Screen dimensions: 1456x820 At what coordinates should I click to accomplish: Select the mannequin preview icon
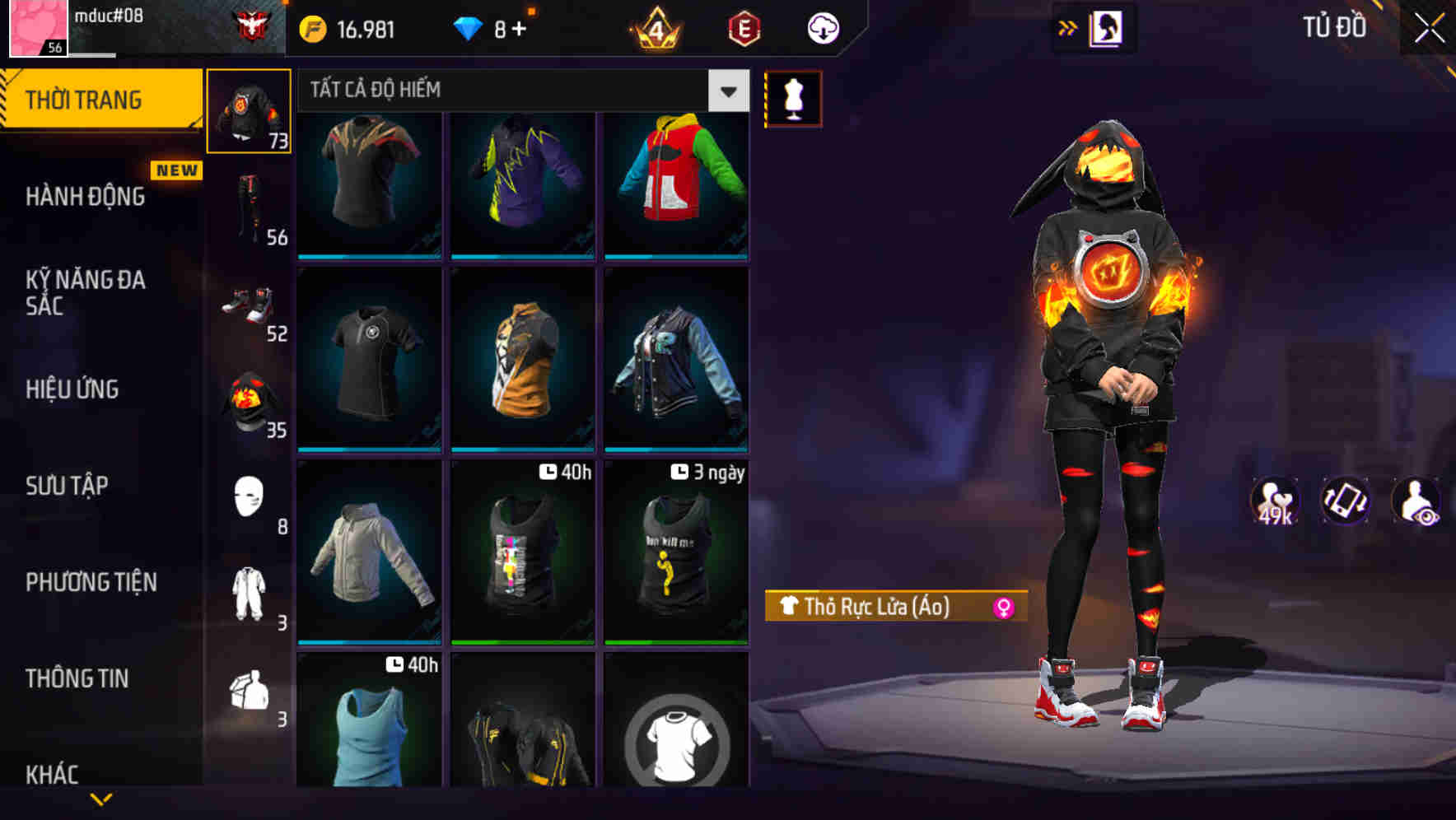coord(793,97)
